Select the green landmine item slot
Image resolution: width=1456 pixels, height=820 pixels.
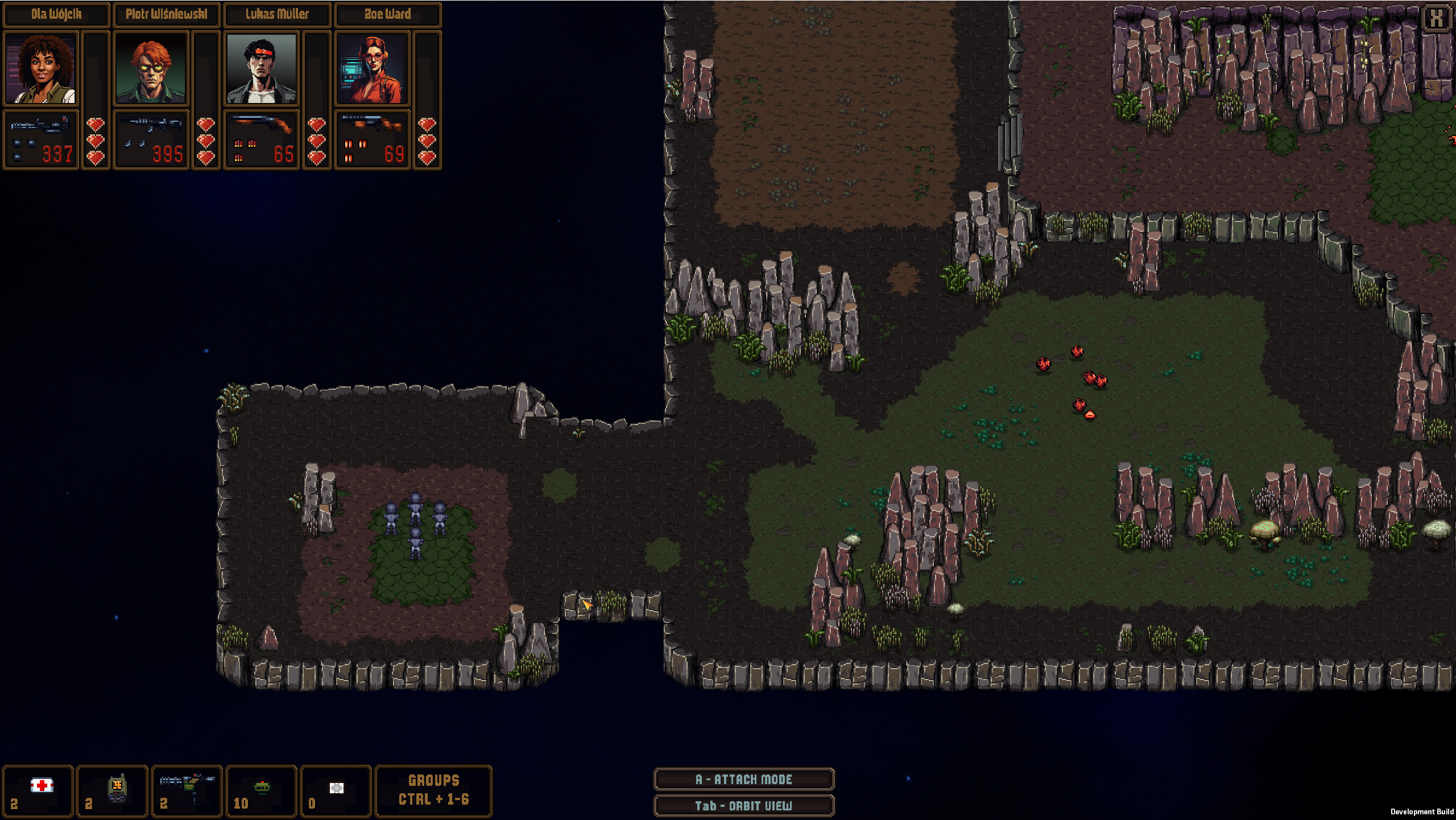click(261, 792)
